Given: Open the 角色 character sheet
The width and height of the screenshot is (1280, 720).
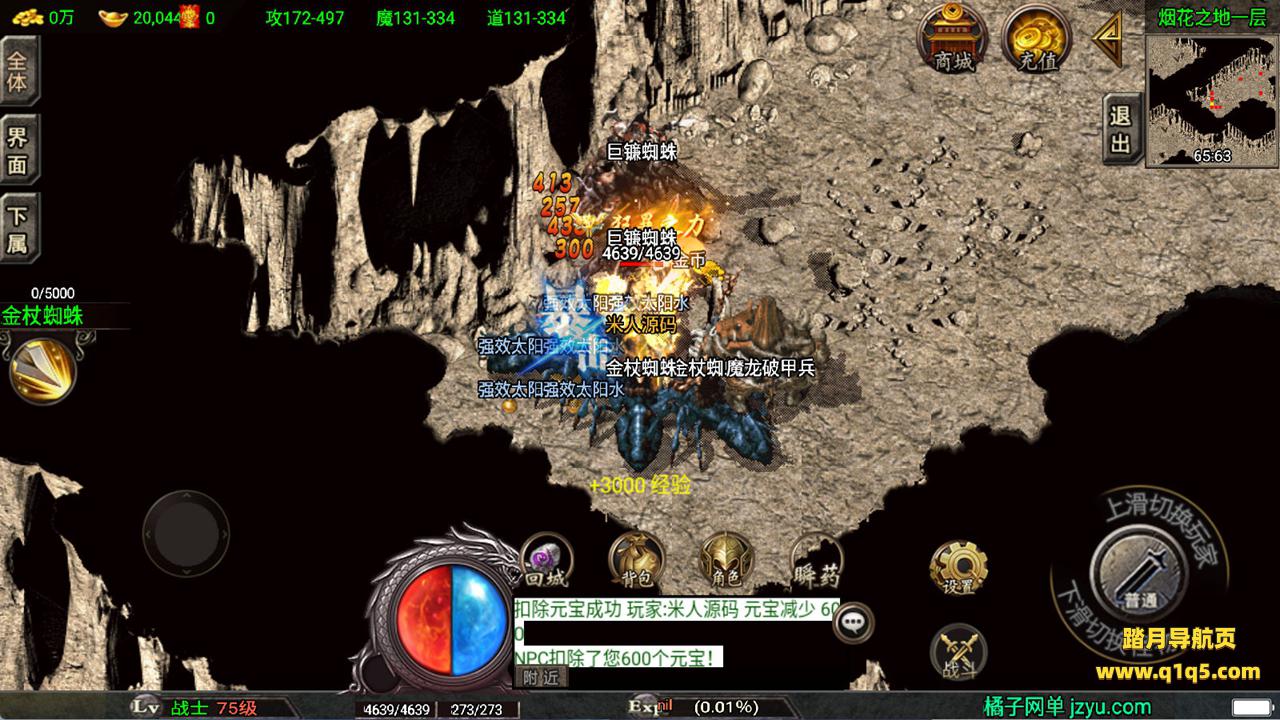Looking at the screenshot, I should (727, 562).
